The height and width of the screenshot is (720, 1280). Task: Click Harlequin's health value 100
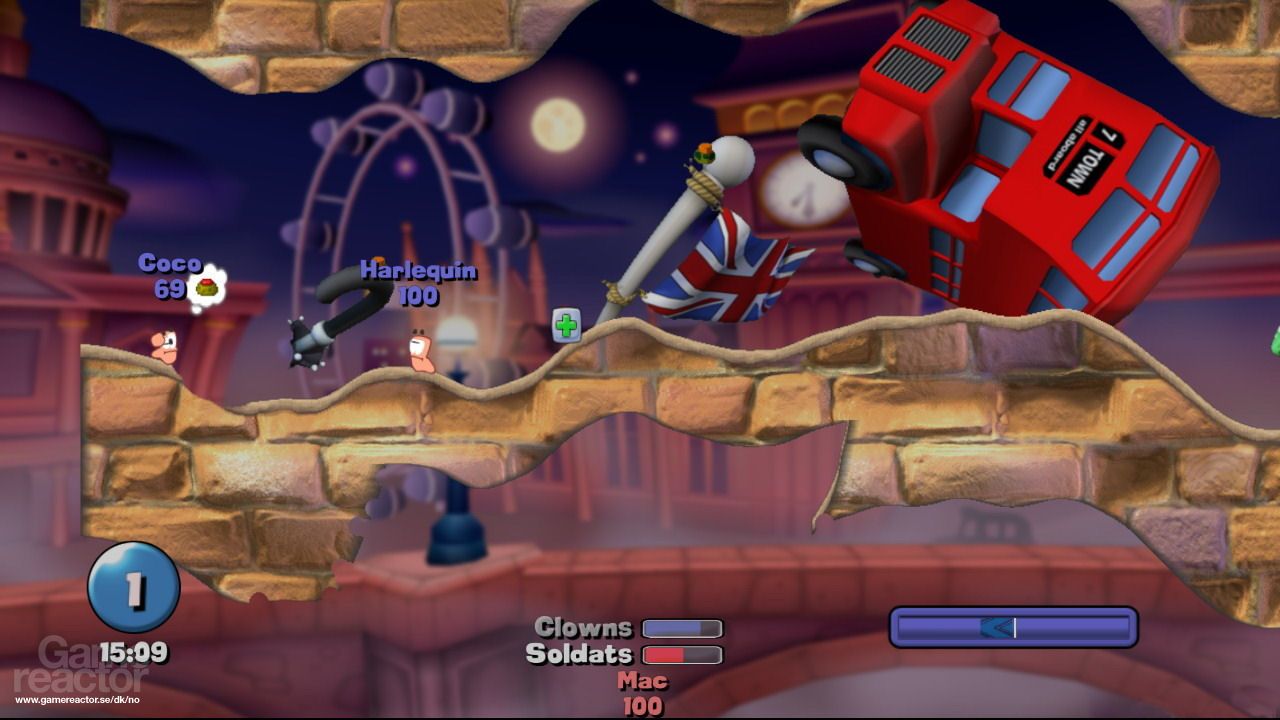point(420,296)
